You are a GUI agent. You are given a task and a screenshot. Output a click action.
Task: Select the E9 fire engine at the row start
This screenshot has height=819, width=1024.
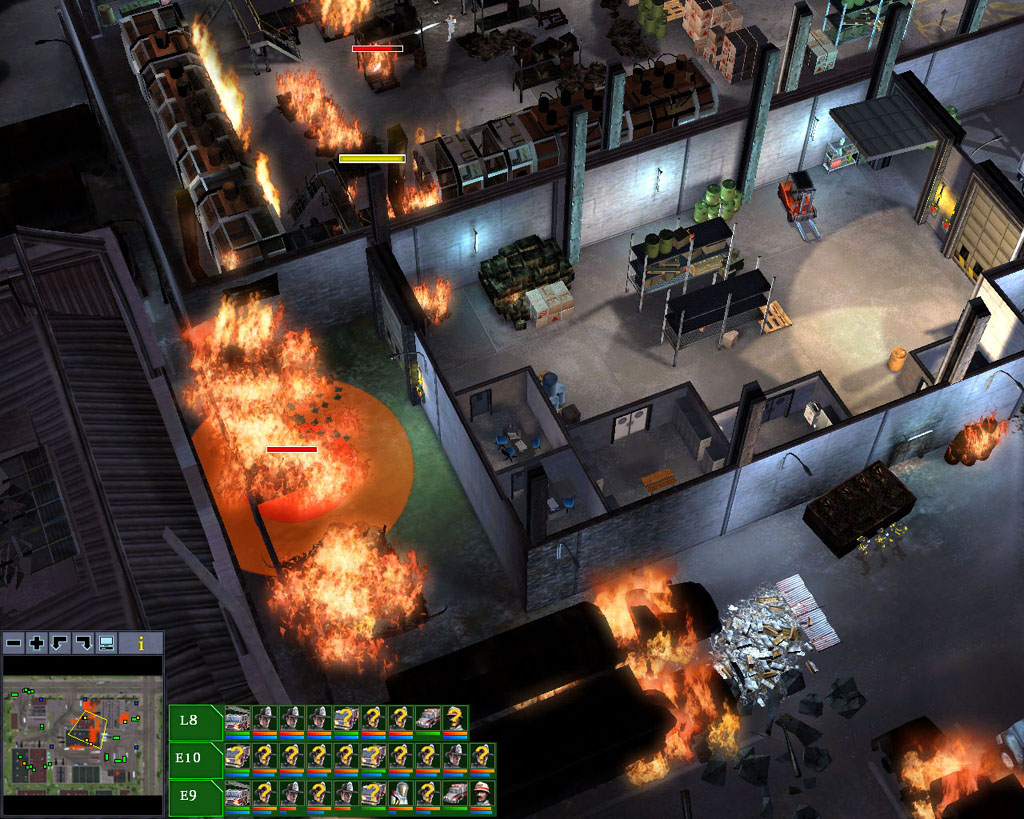pyautogui.click(x=237, y=795)
